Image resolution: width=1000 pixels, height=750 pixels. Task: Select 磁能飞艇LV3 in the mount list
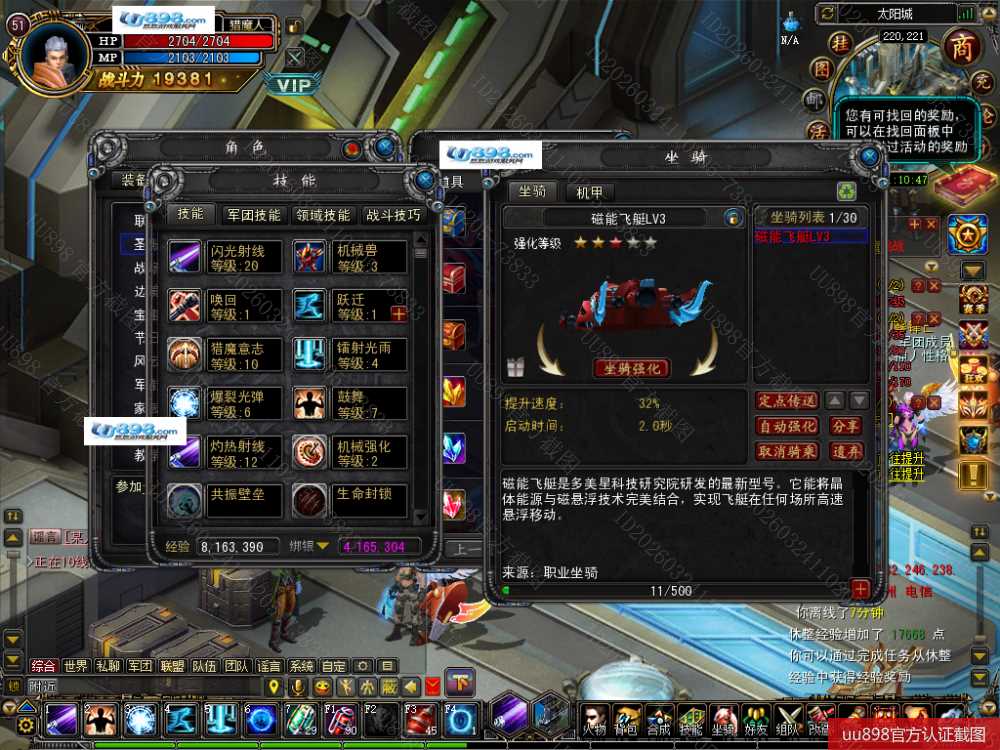(x=797, y=237)
